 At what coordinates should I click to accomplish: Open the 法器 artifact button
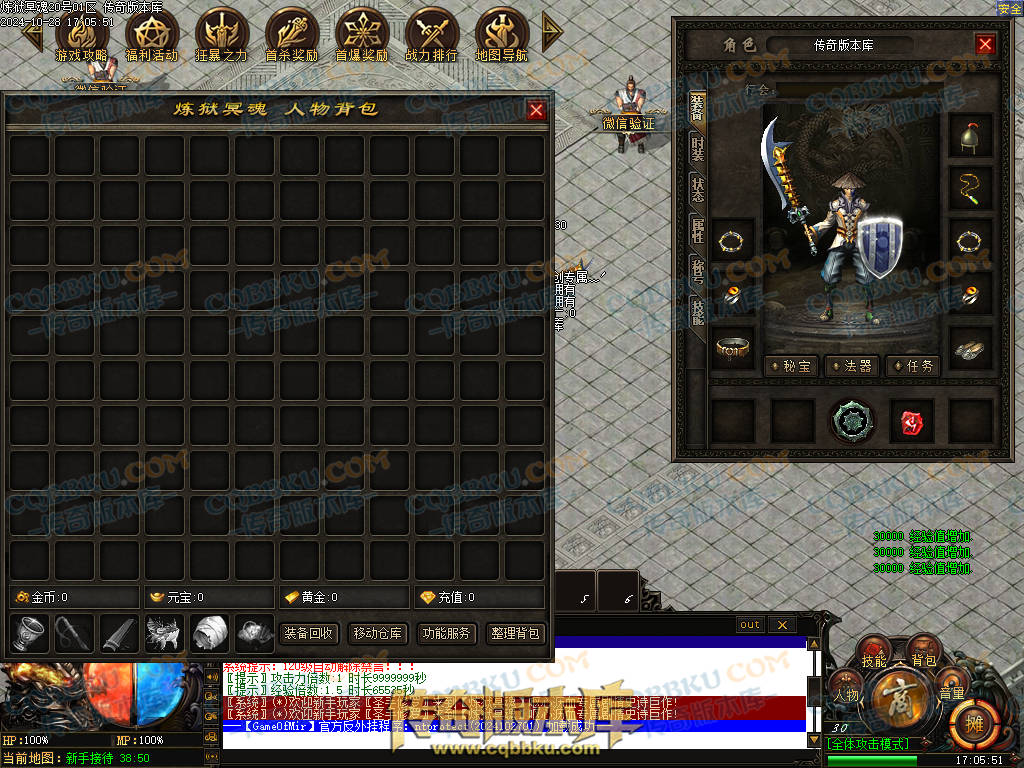(x=852, y=366)
